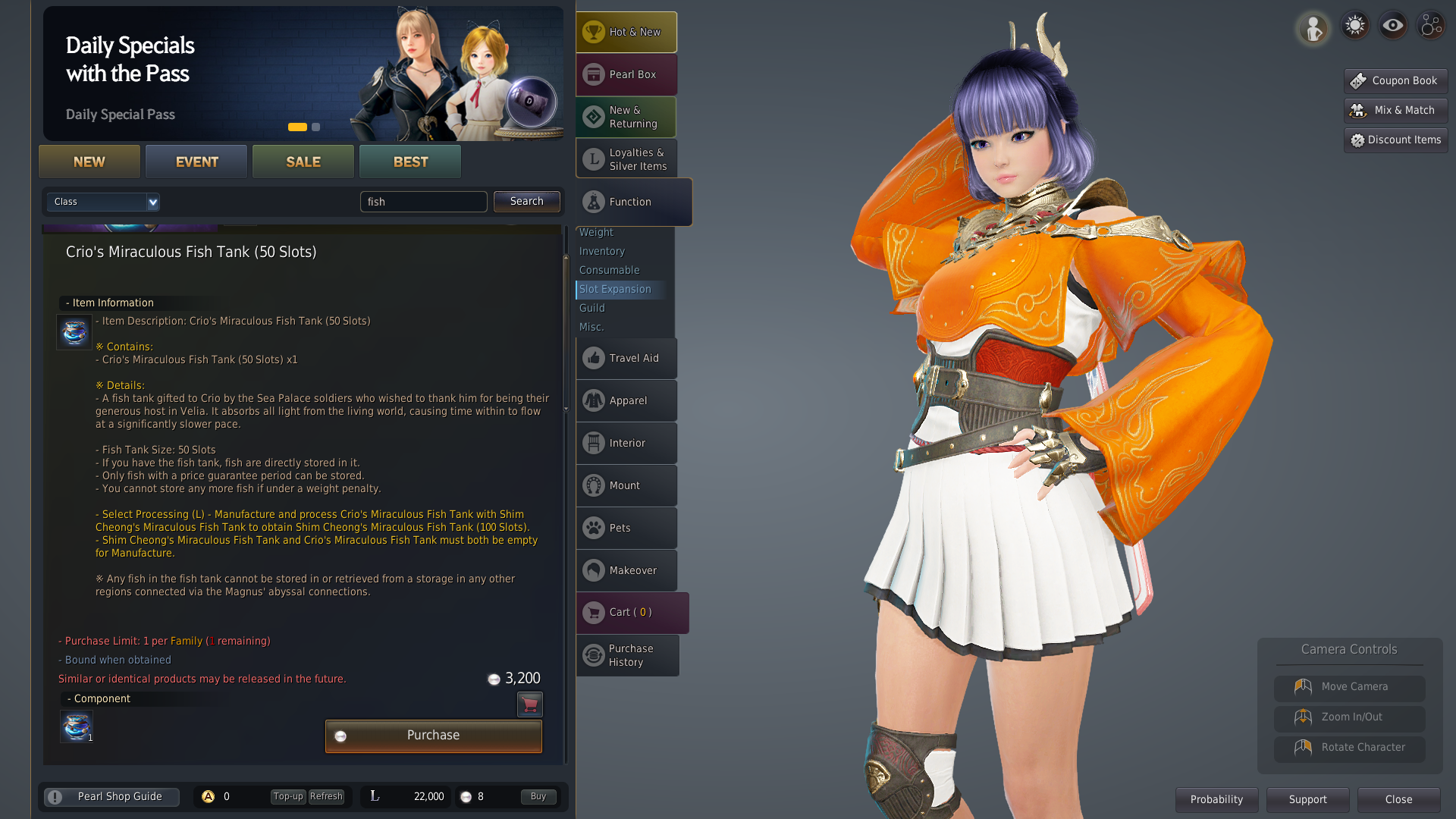Image resolution: width=1456 pixels, height=819 pixels.
Task: Select the Slot Expansion subcategory
Action: 615,289
